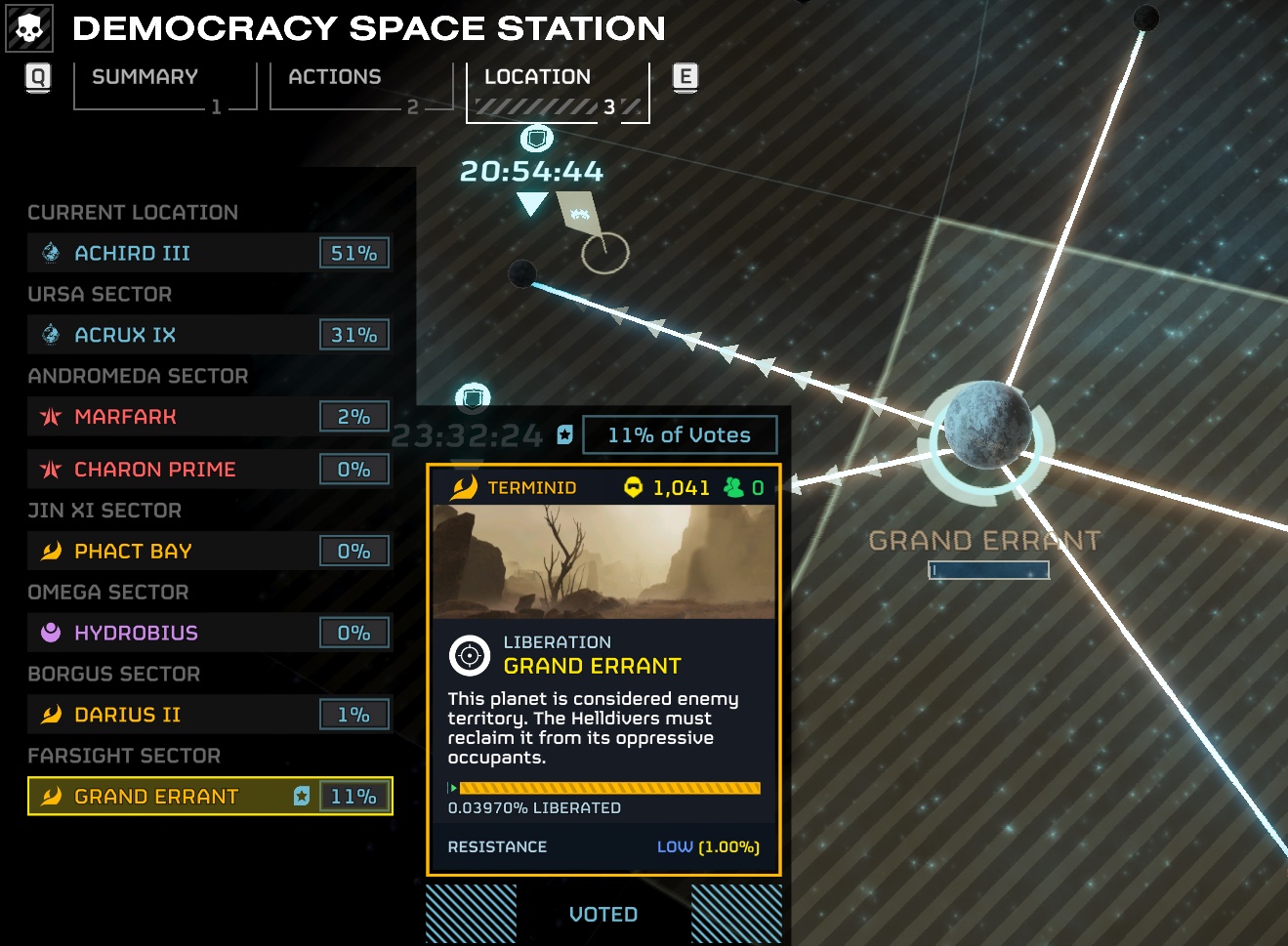1288x946 pixels.
Task: Click the planet thumbnail in Terminid card
Action: [x=603, y=561]
